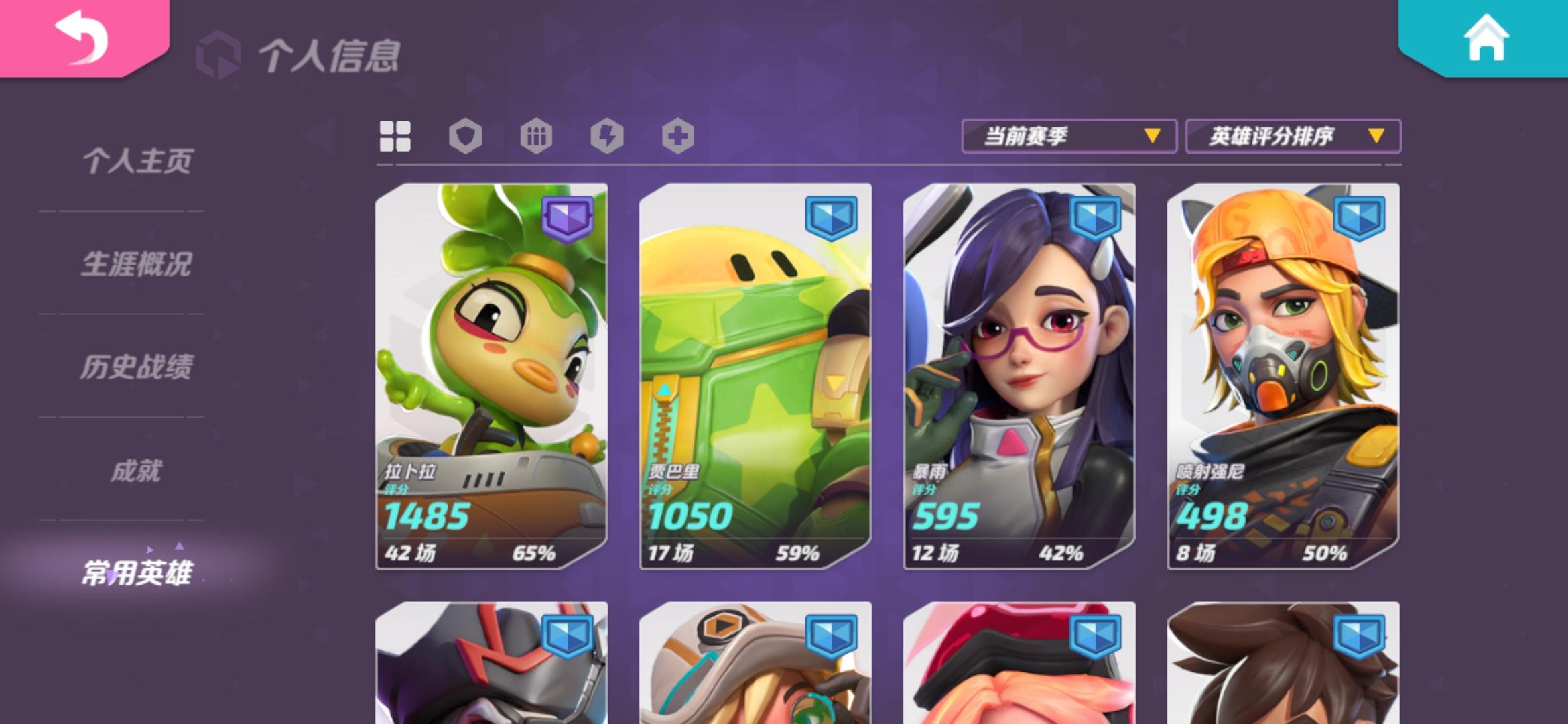This screenshot has height=724, width=1568.
Task: Select the all-heroes grid filter icon
Action: tap(395, 136)
